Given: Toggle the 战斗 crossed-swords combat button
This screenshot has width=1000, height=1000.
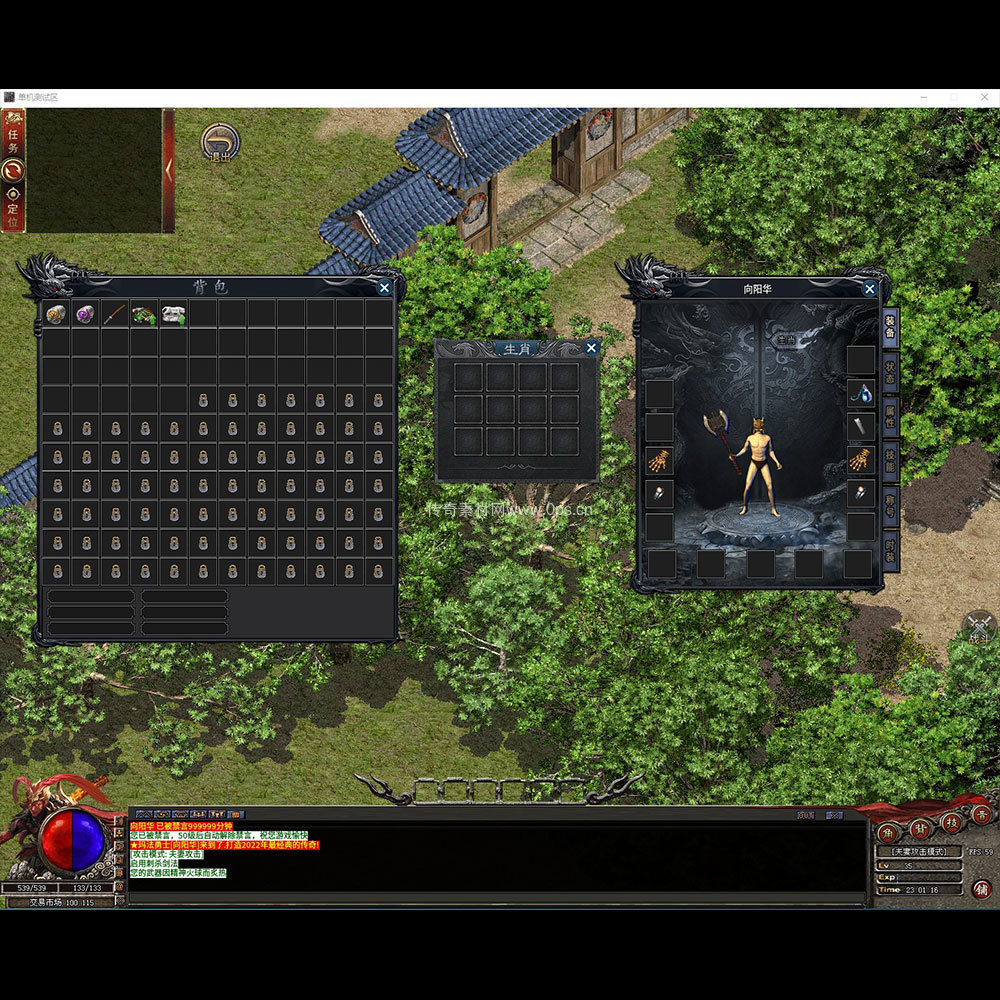Looking at the screenshot, I should [x=979, y=626].
